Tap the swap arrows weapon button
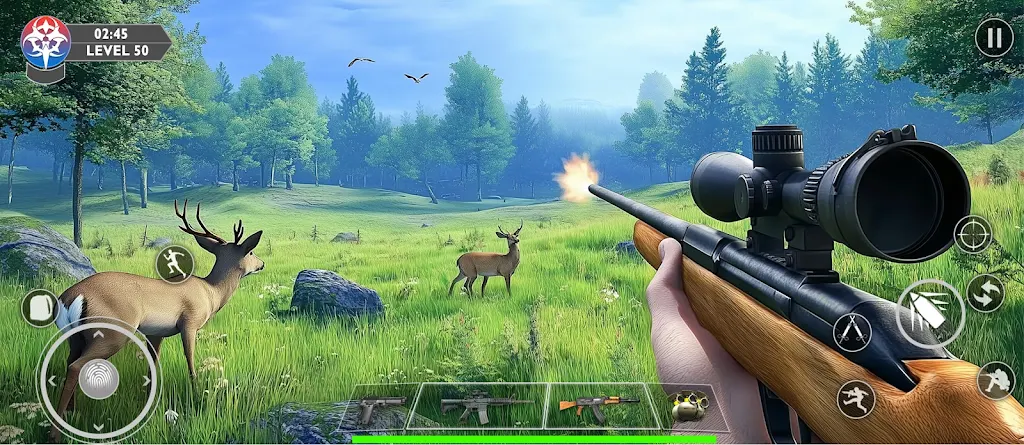This screenshot has width=1024, height=445. click(x=985, y=294)
